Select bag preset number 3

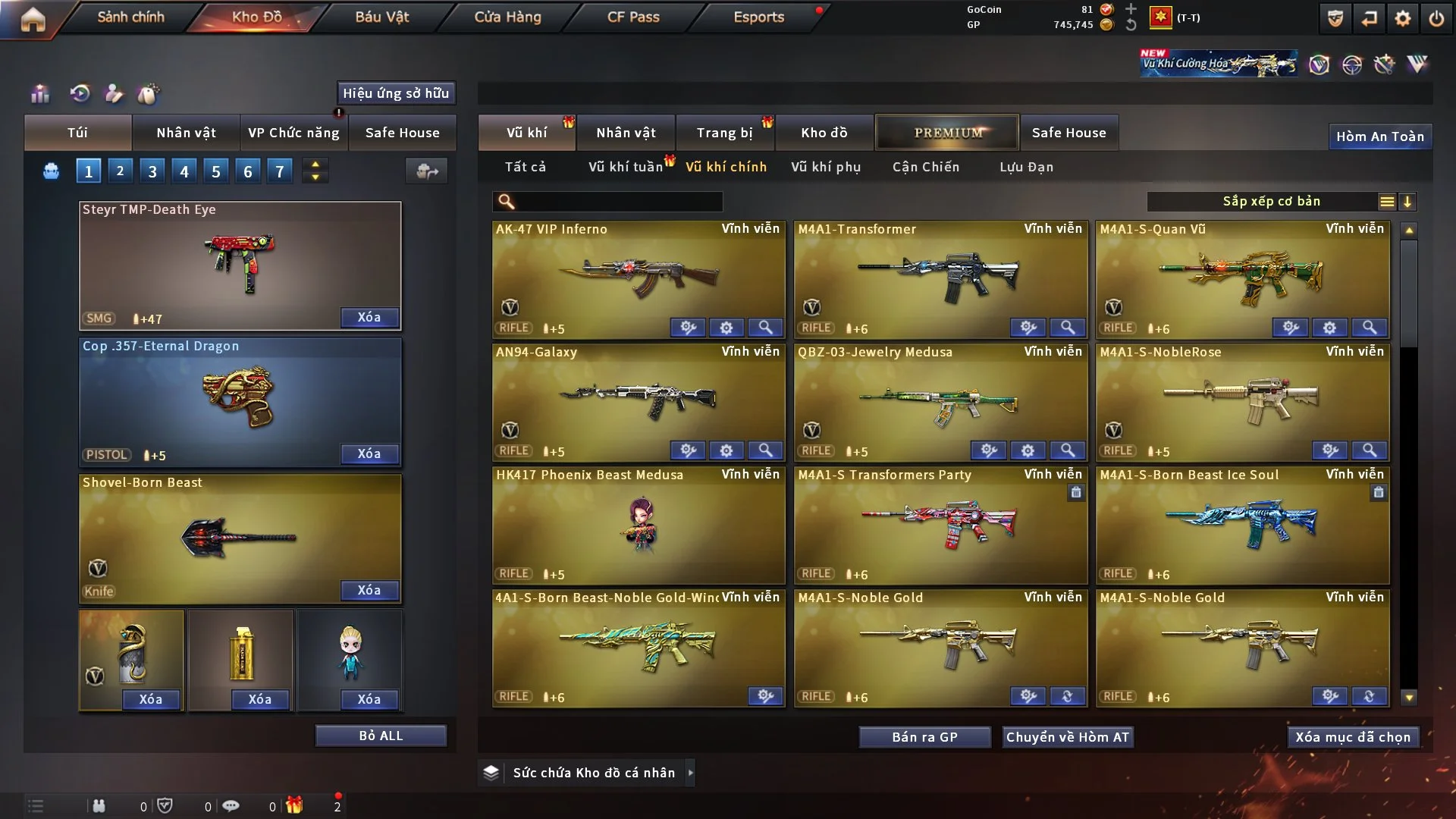pos(152,171)
